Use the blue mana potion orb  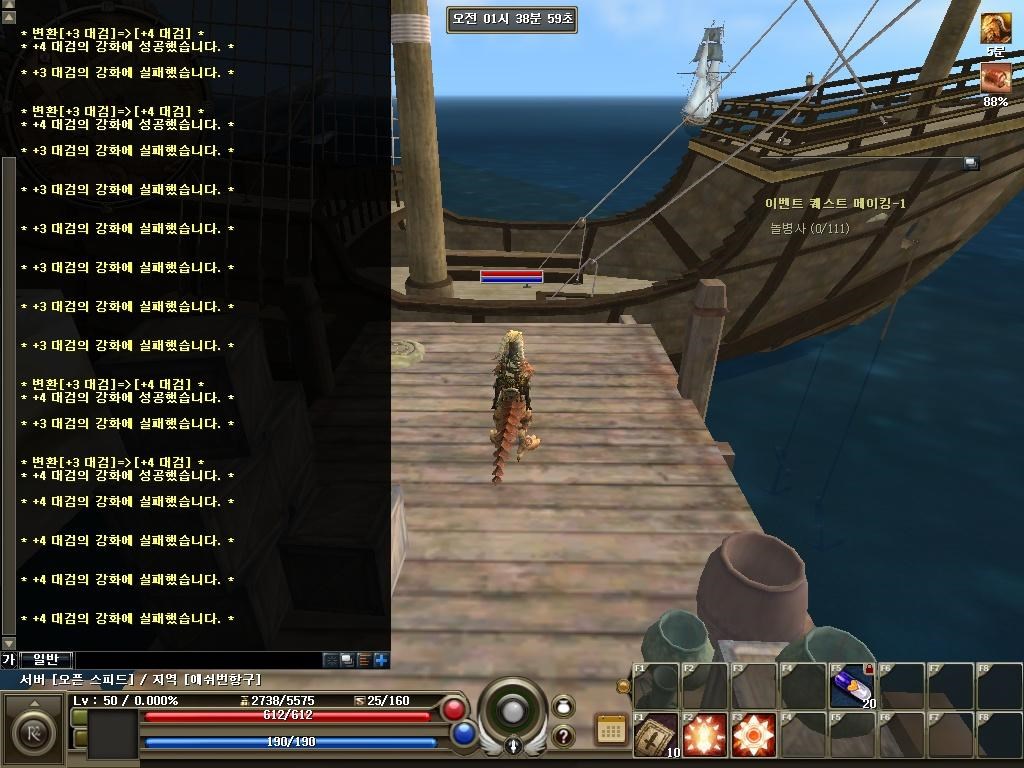pos(463,734)
